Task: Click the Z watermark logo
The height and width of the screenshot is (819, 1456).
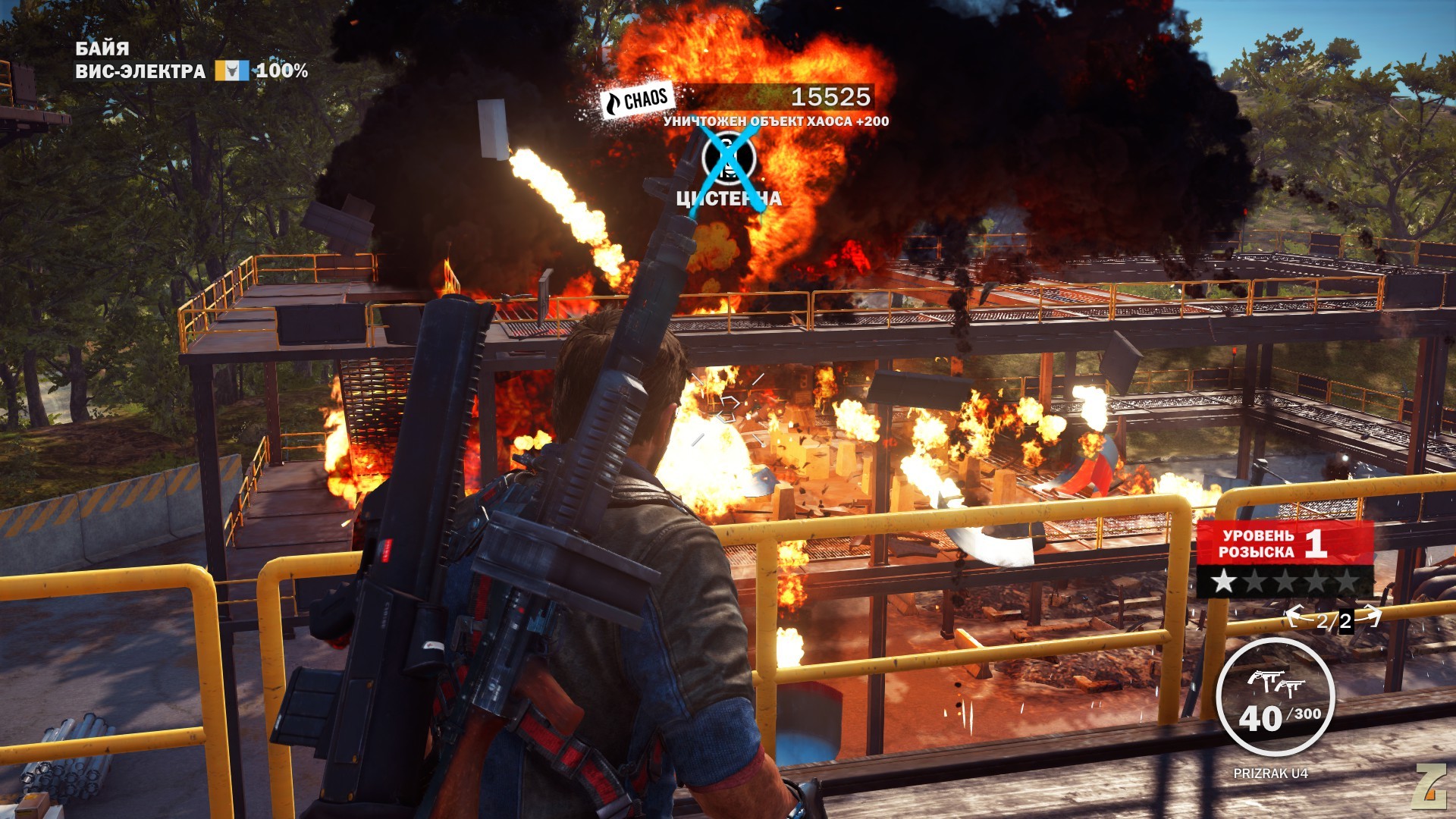Action: 1429,783
